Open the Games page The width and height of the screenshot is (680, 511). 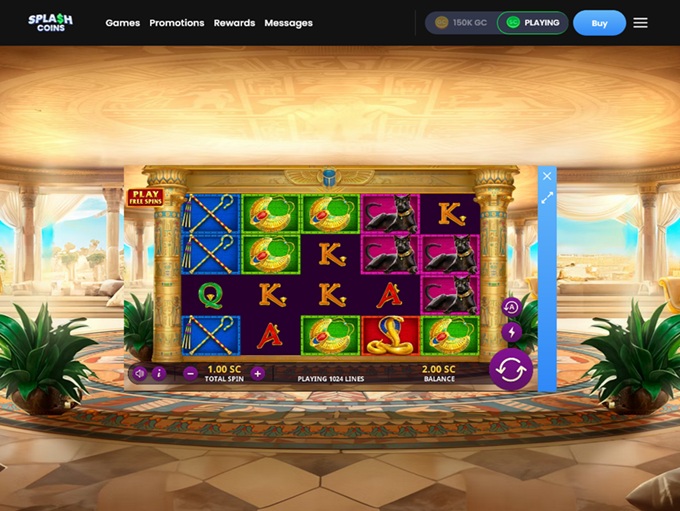123,23
